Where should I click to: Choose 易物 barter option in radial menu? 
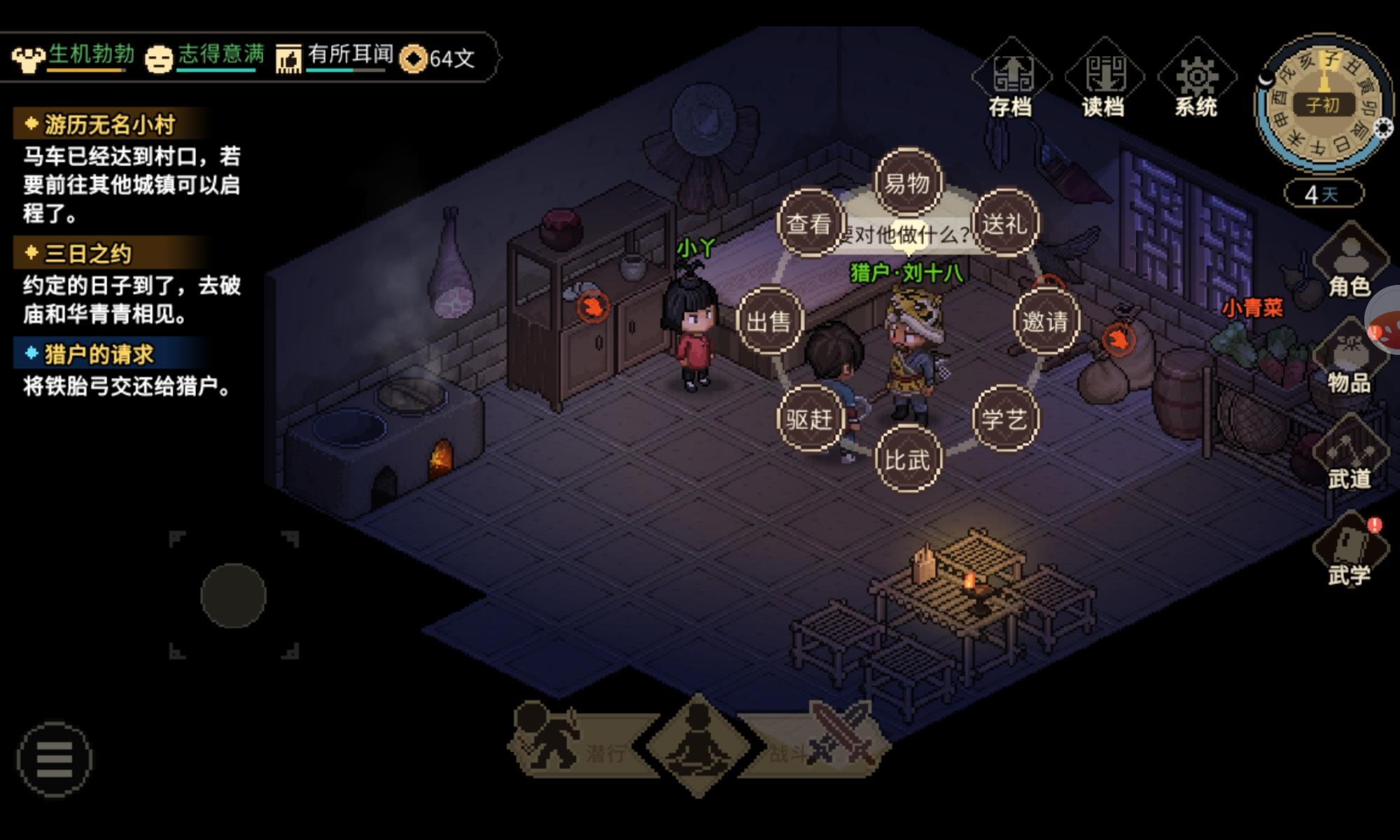[x=908, y=183]
